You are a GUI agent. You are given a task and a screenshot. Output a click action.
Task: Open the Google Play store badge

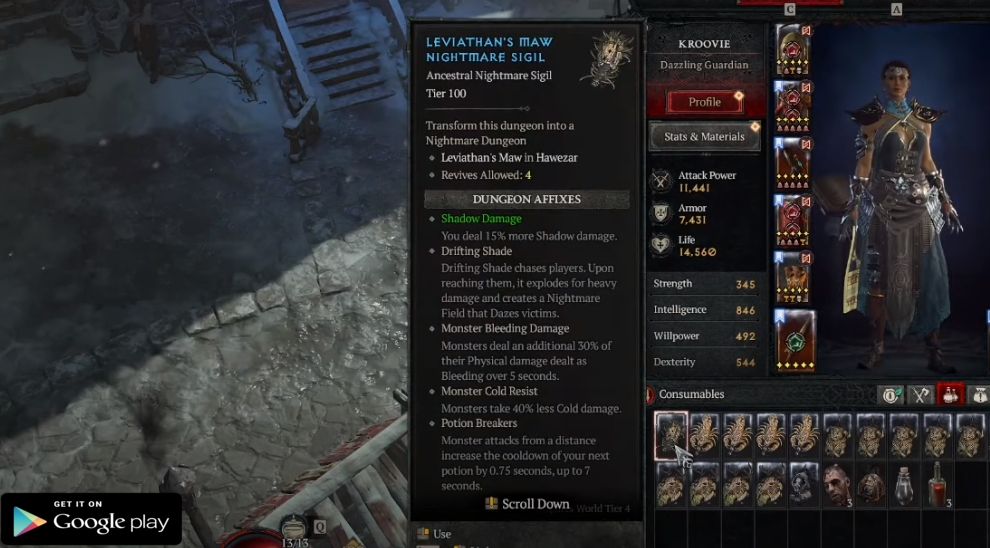click(x=91, y=519)
